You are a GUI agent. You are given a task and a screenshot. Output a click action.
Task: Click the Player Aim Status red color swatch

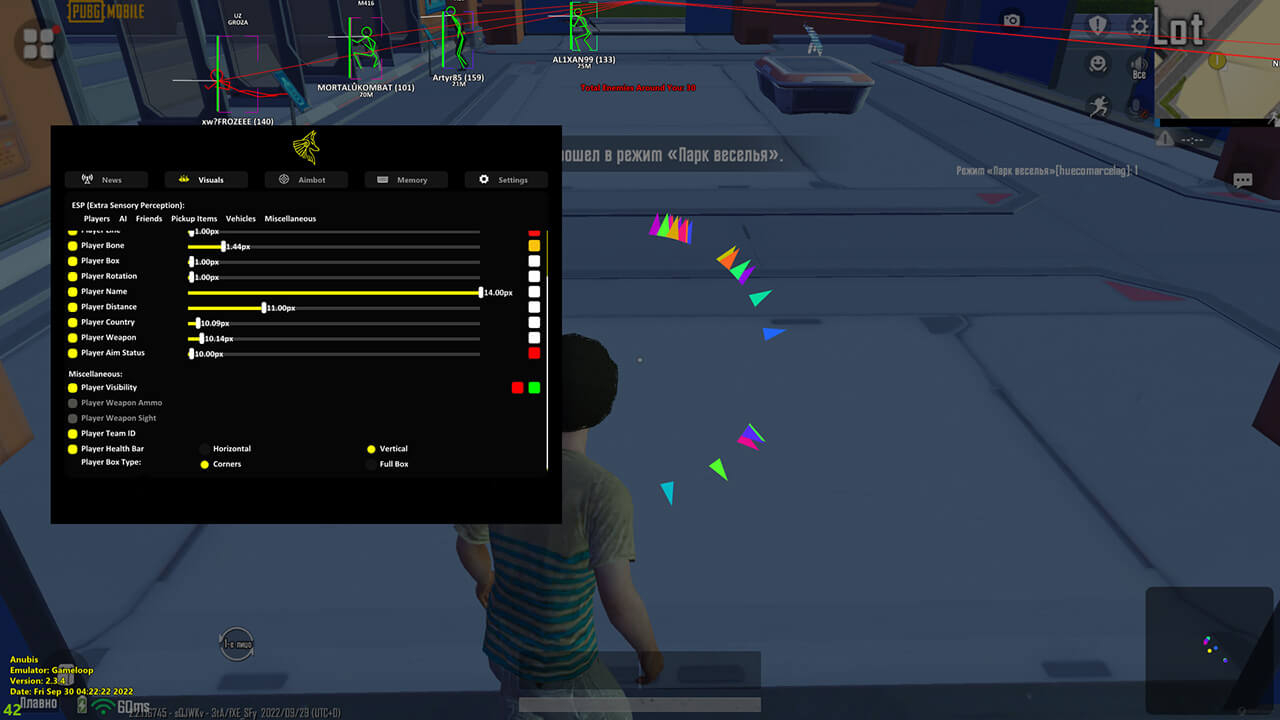pos(535,352)
